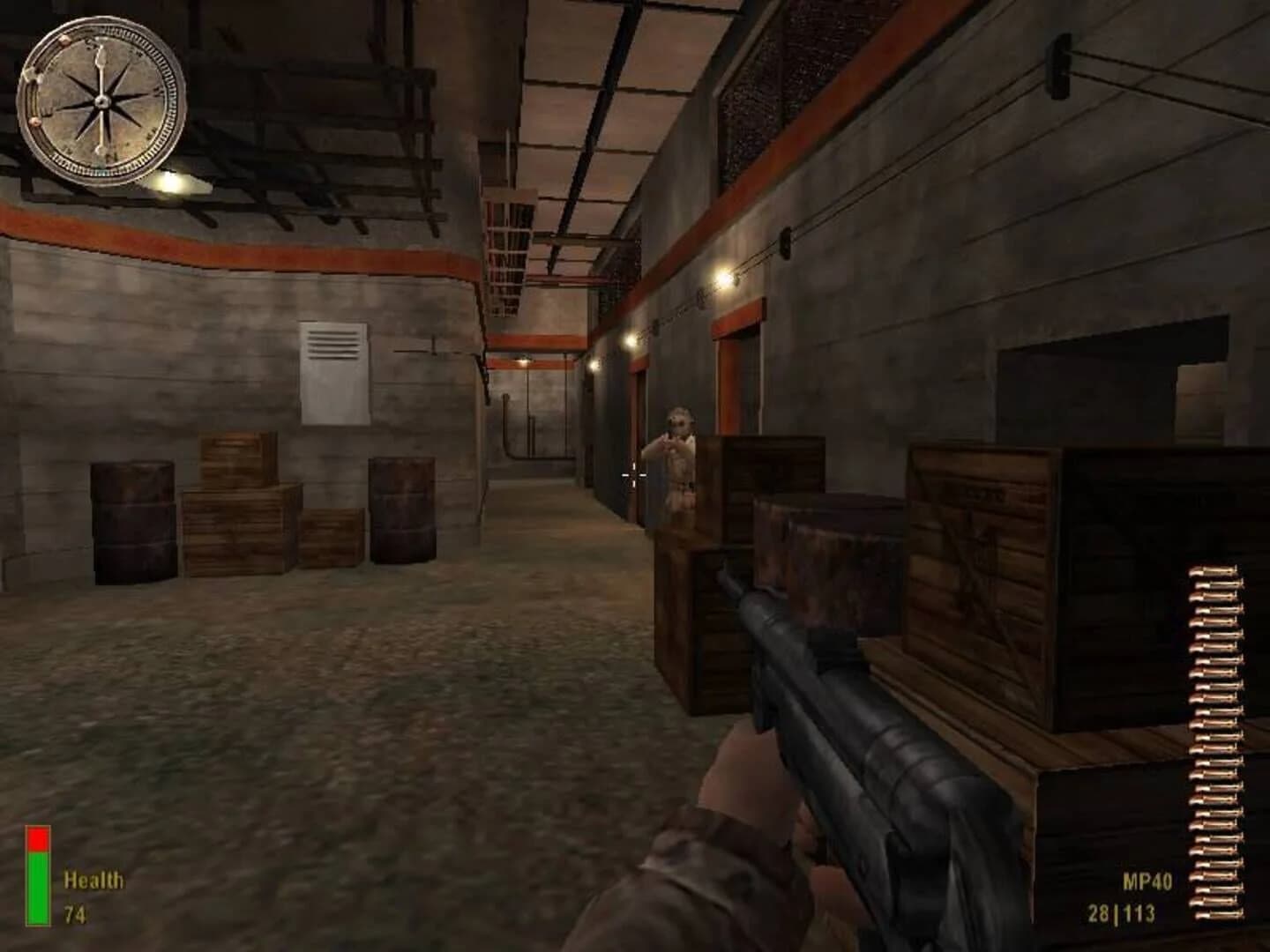Click the health value 74
Viewport: 1270px width, 952px height.
tap(74, 914)
